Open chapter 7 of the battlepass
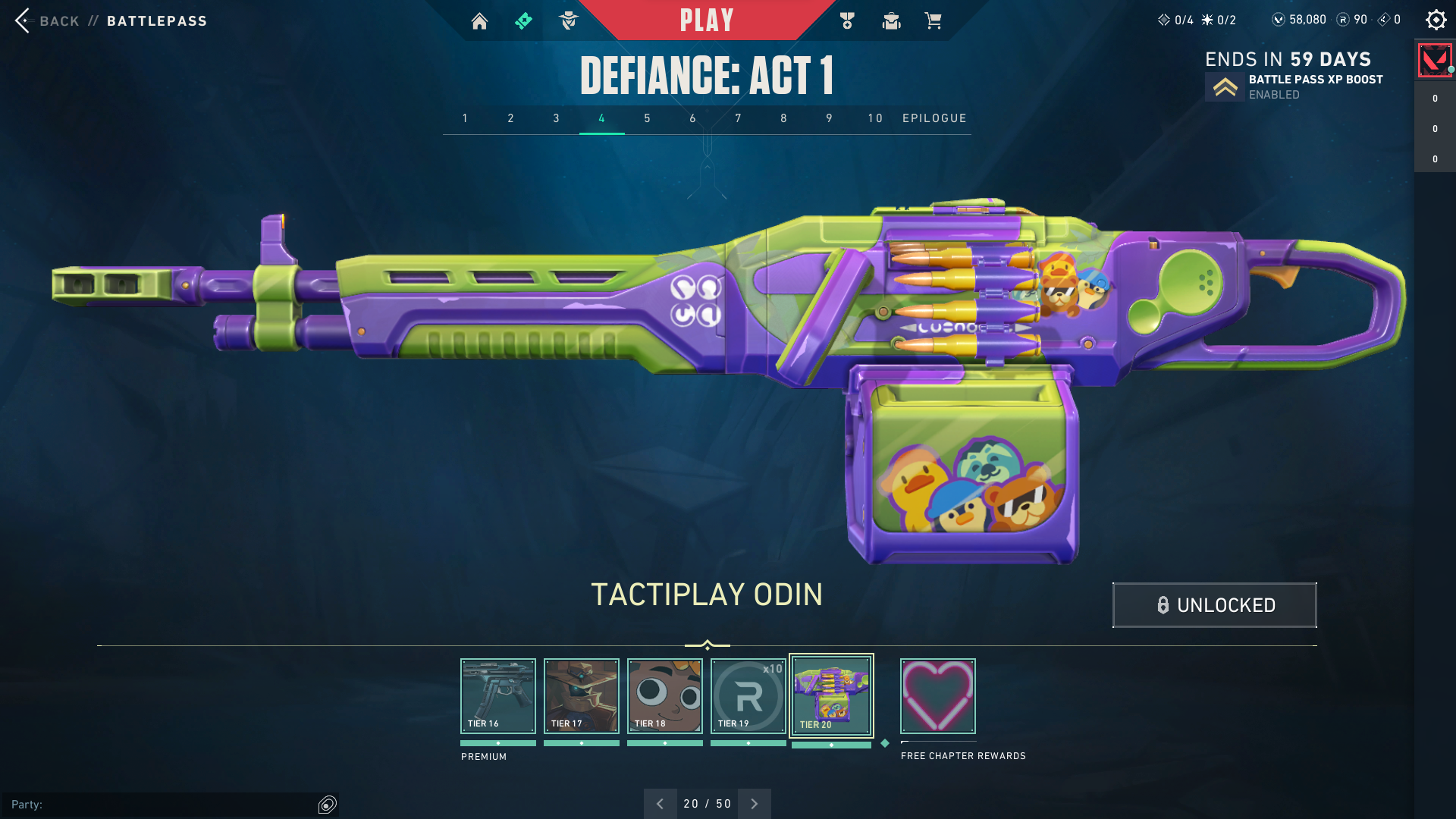The height and width of the screenshot is (819, 1456). [x=738, y=118]
